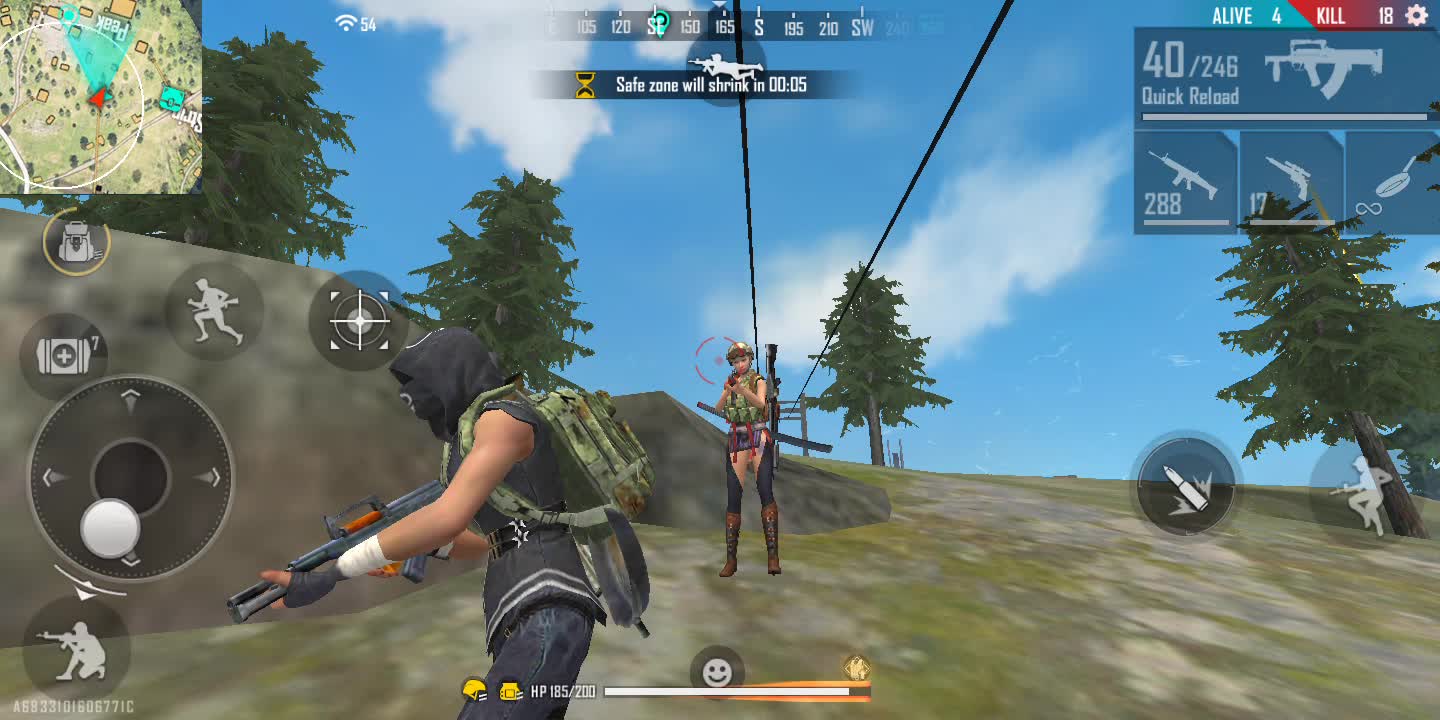Equip the frying pan melee weapon

(x=1393, y=184)
